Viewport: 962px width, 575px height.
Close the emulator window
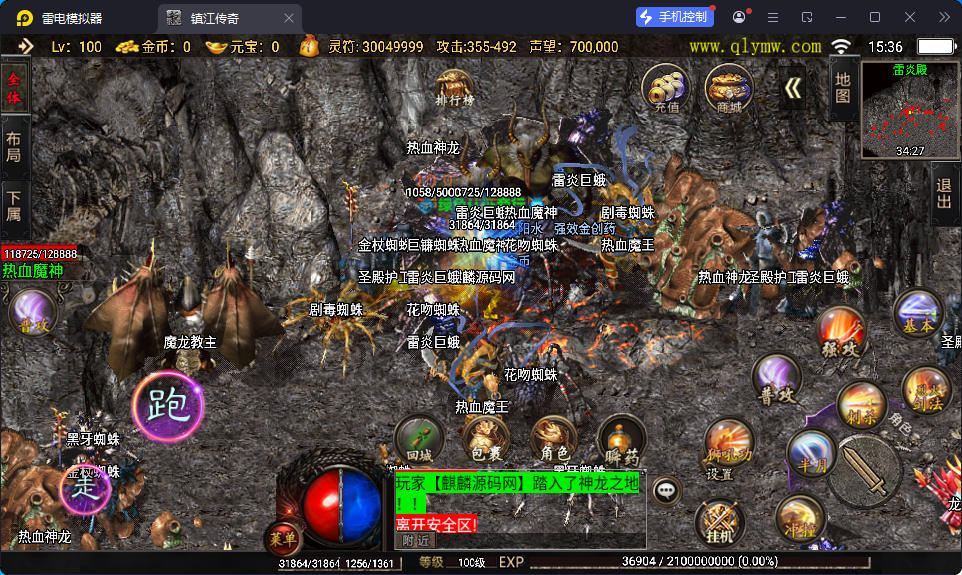[909, 17]
